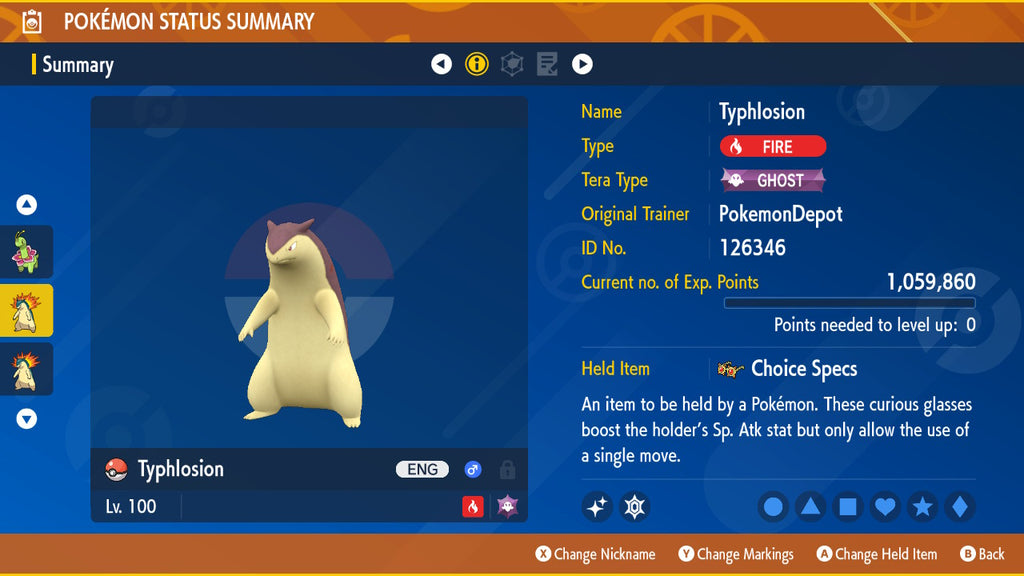
Task: Toggle the square marking
Action: point(847,507)
